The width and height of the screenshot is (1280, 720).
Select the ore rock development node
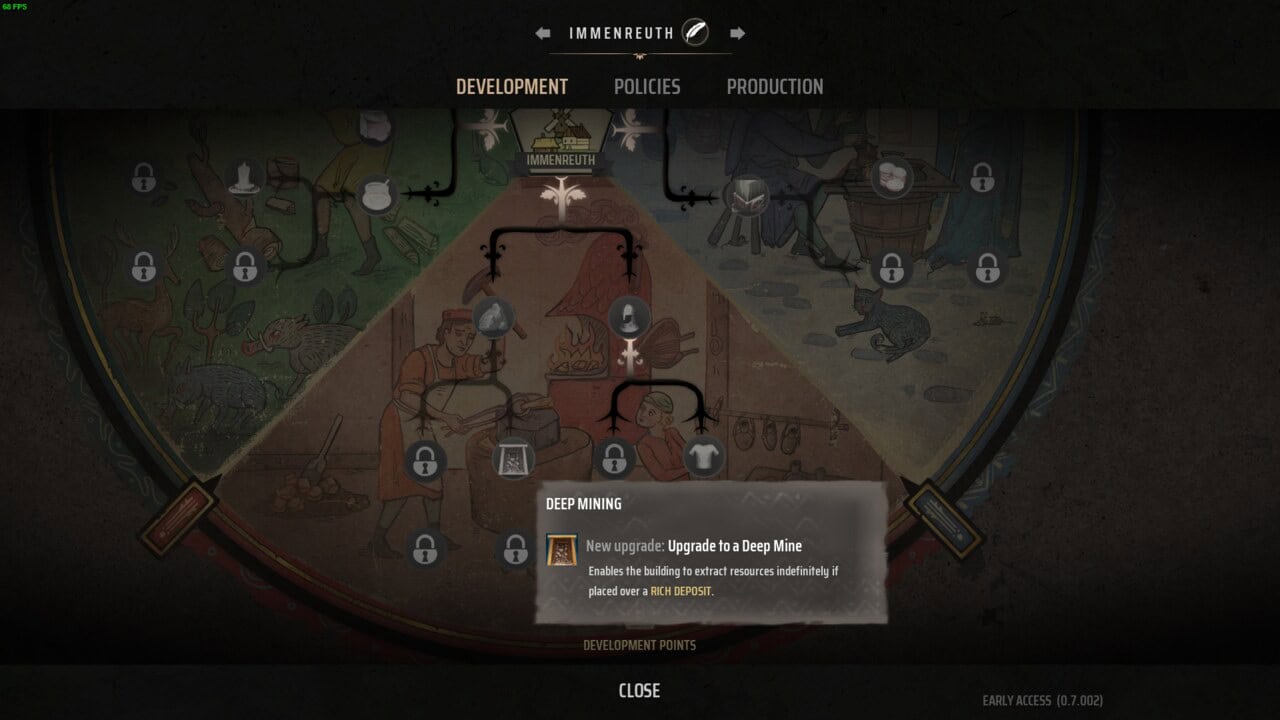coord(493,317)
